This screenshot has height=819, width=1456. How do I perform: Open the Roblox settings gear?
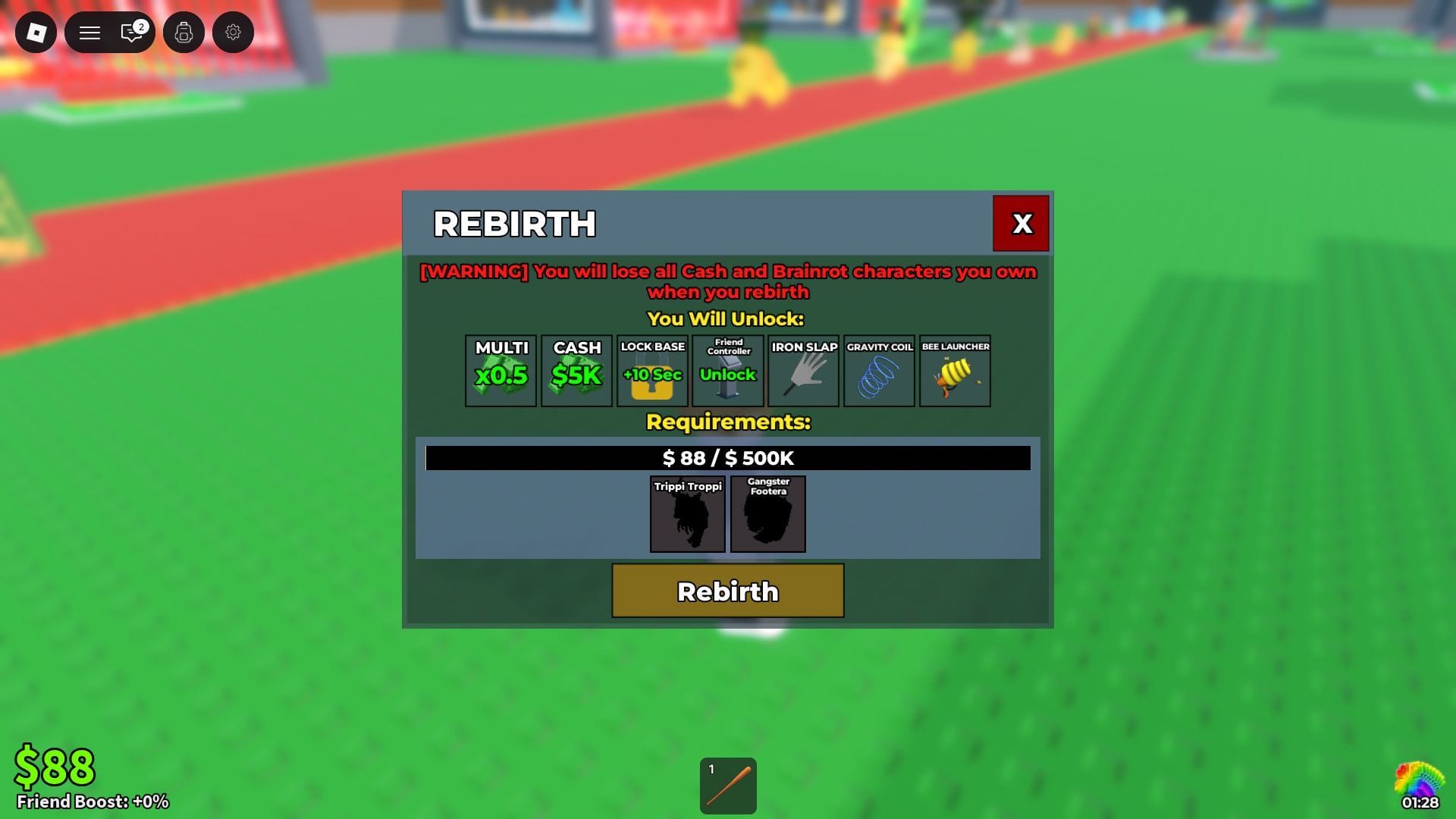tap(233, 33)
